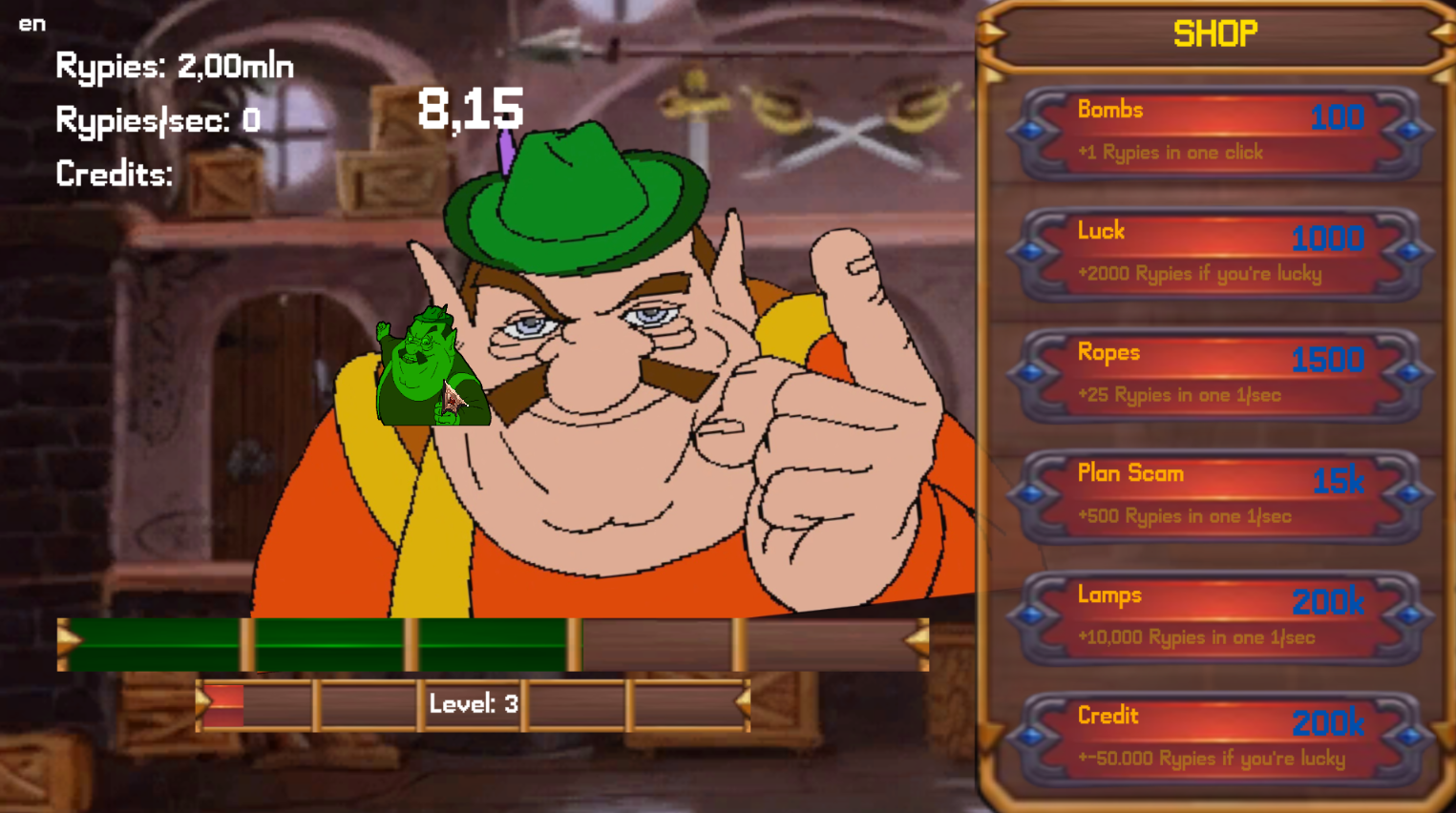Click the Level: 3 label

pyautogui.click(x=471, y=703)
